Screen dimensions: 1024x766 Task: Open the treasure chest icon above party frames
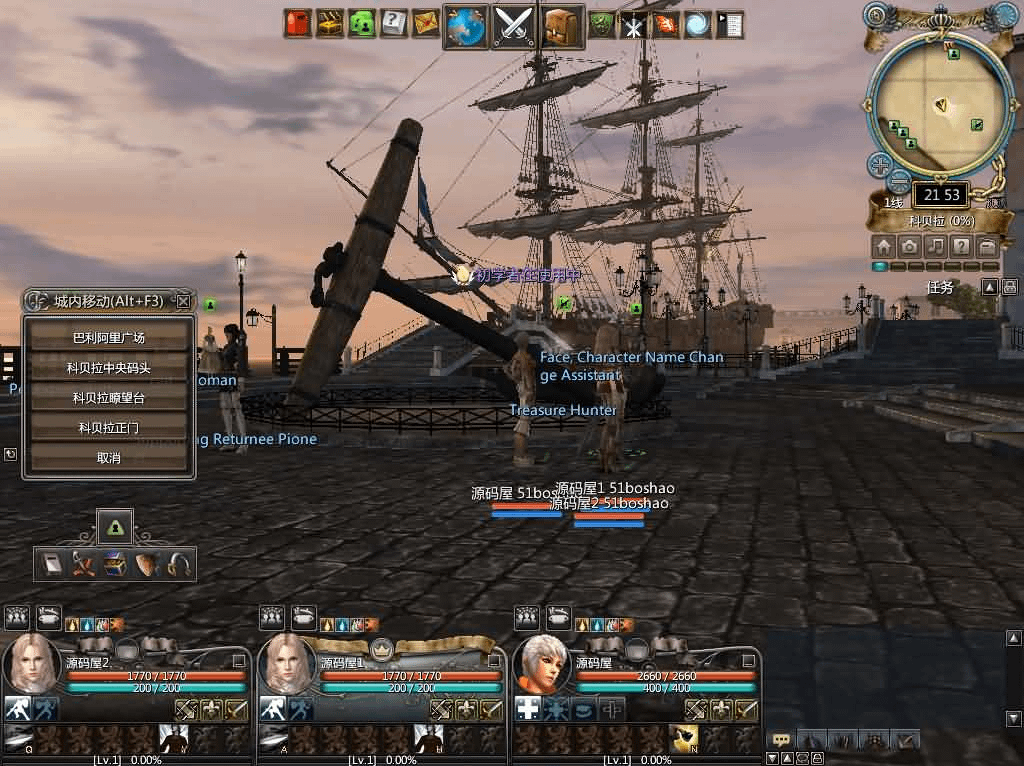(117, 561)
